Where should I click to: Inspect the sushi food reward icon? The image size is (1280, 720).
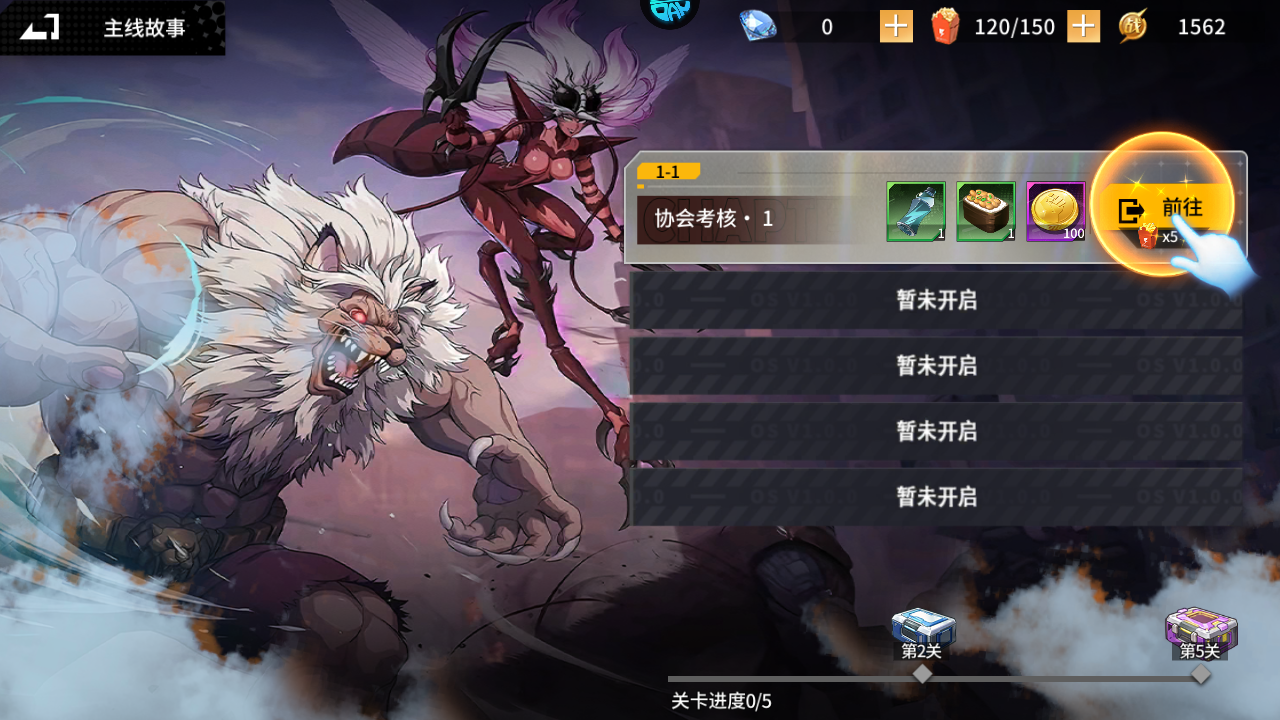[985, 211]
